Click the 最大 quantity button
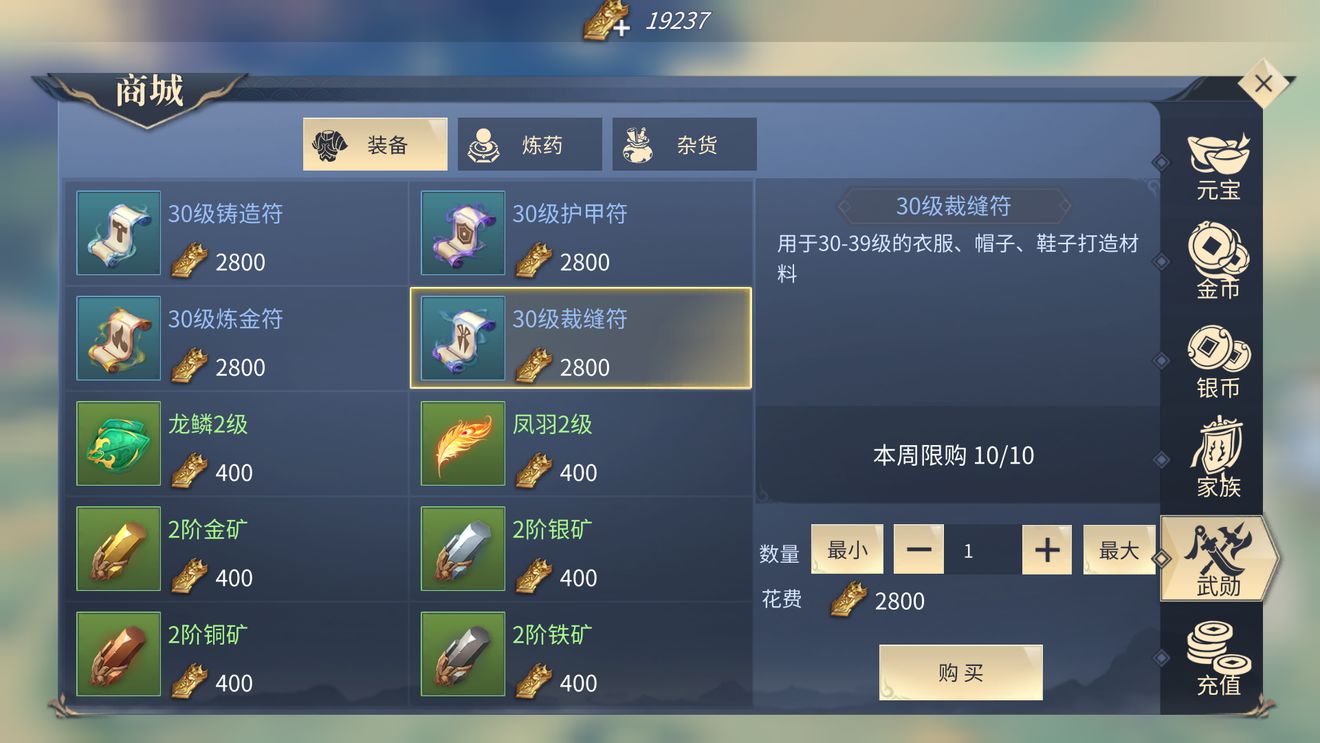 click(x=1119, y=549)
